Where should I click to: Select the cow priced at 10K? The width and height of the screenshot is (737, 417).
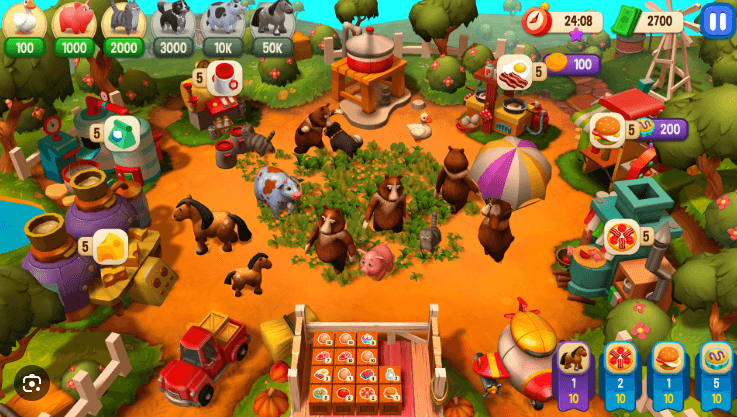[222, 24]
